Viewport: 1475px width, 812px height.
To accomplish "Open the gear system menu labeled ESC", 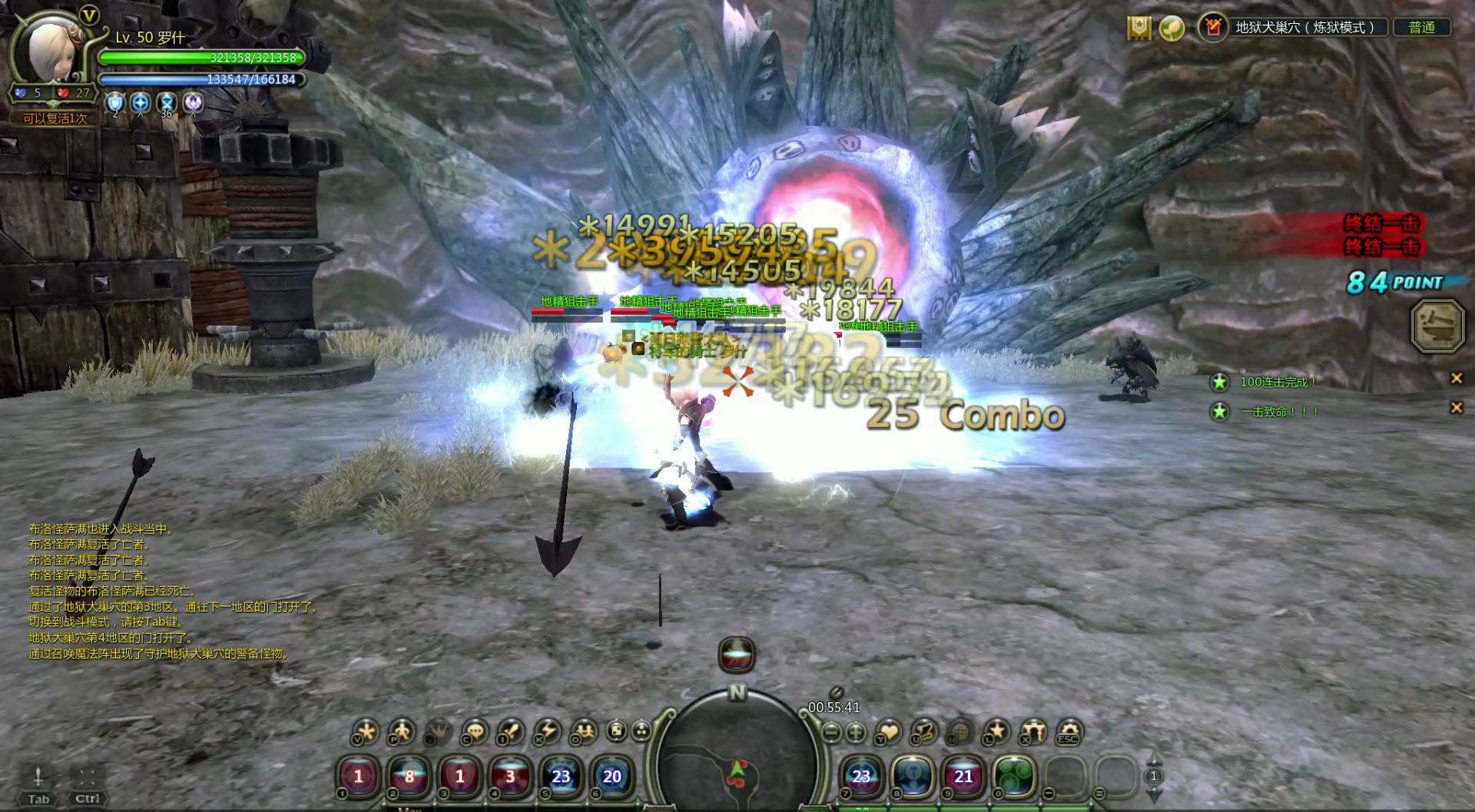I will click(1069, 731).
